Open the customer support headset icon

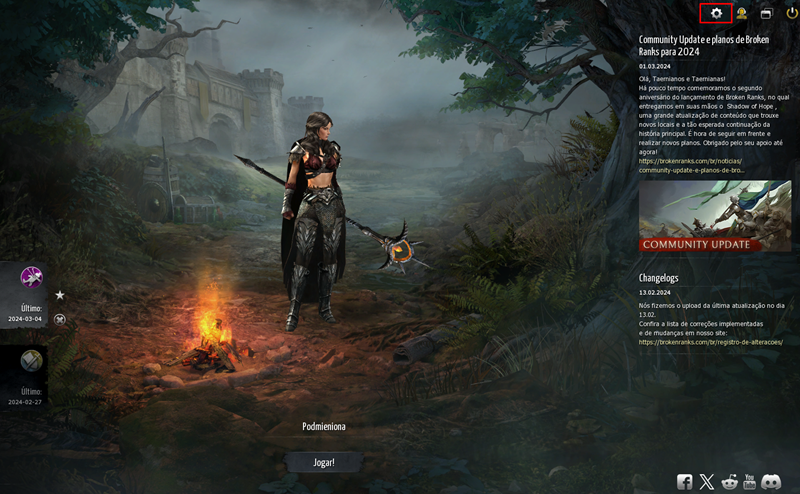742,13
